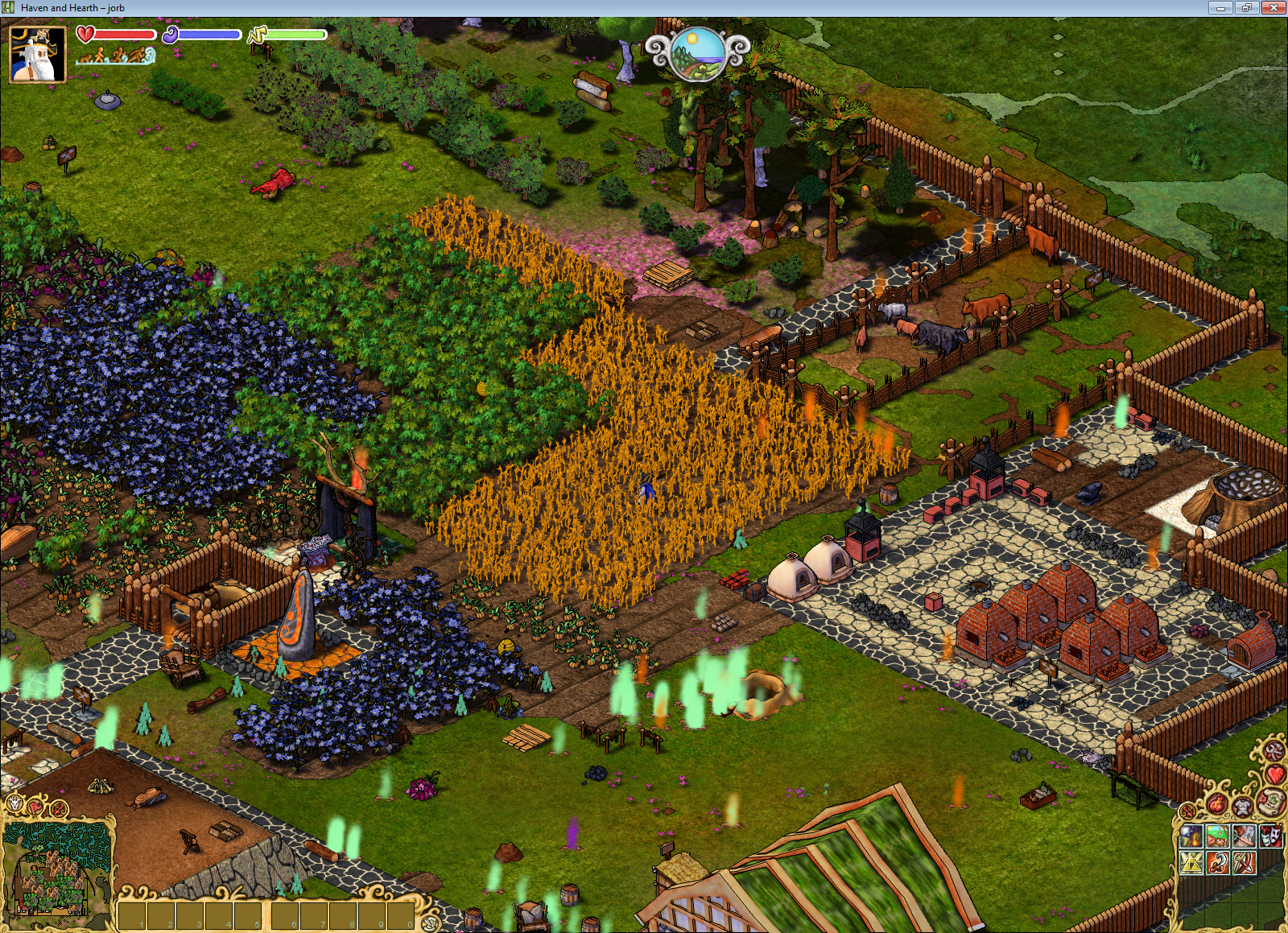Click the bearded character portrait
The width and height of the screenshot is (1288, 933).
pyautogui.click(x=37, y=54)
